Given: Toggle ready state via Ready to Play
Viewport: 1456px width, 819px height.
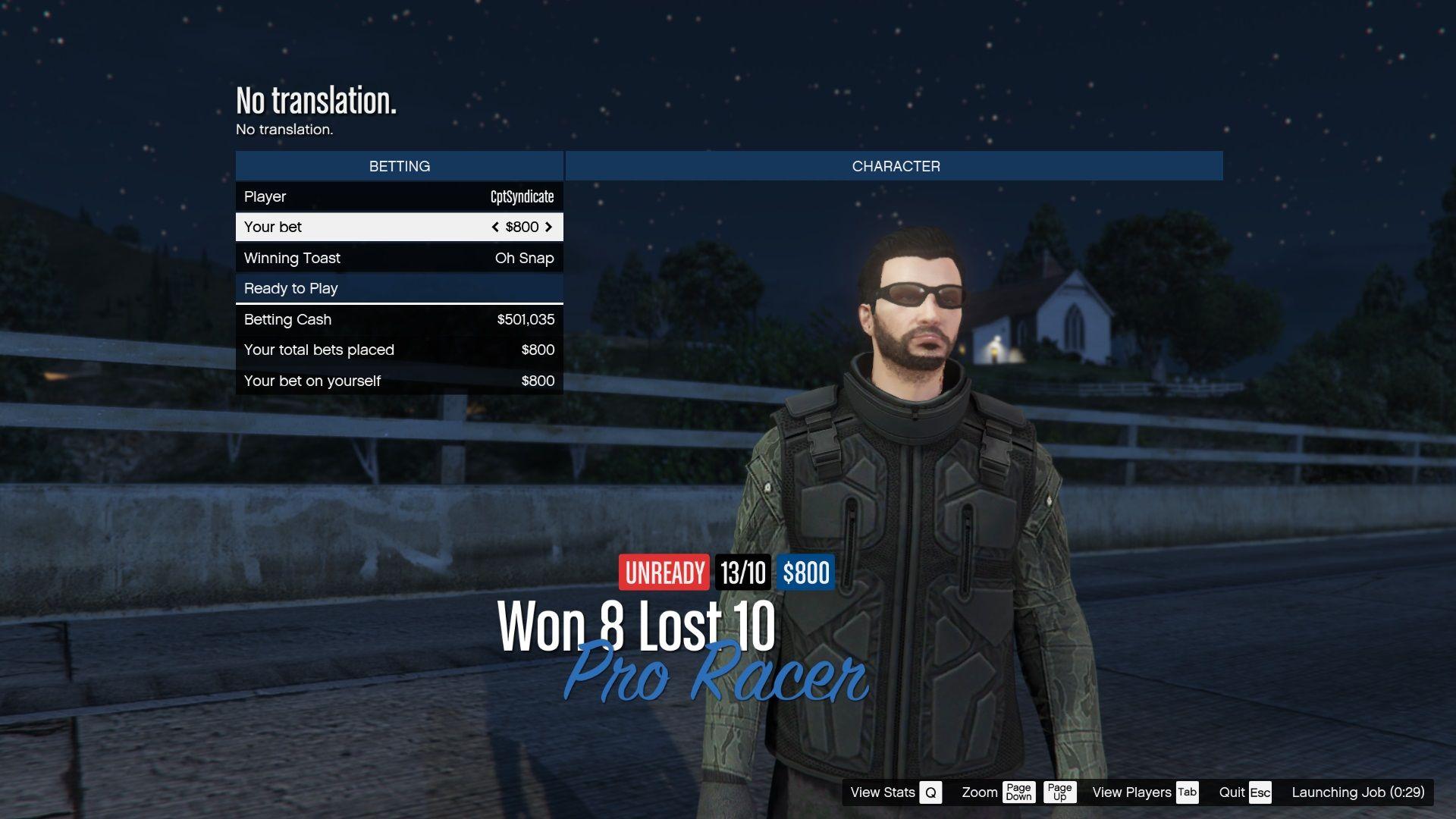Looking at the screenshot, I should click(399, 288).
